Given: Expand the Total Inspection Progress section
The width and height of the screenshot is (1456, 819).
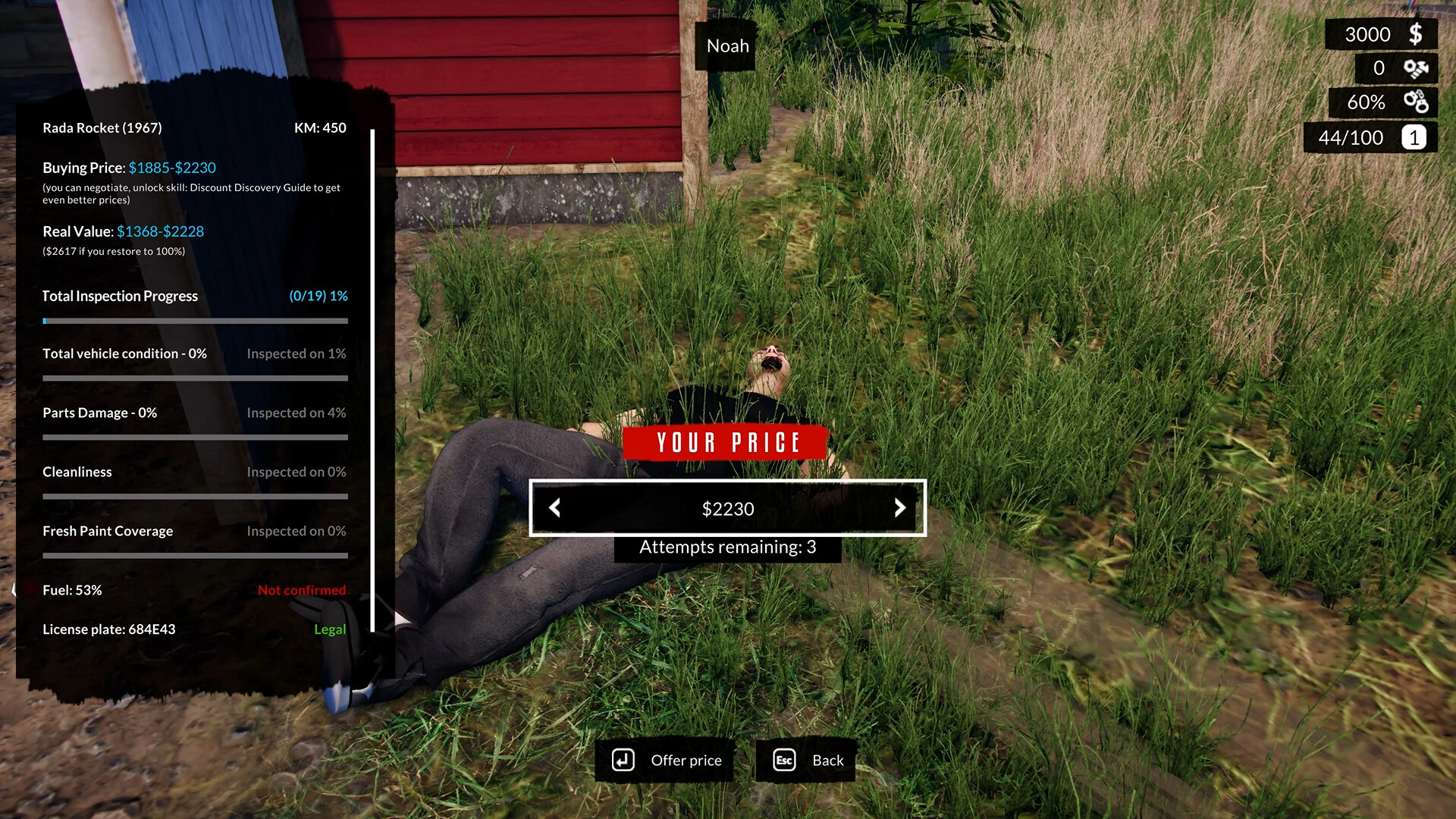Looking at the screenshot, I should coord(119,296).
